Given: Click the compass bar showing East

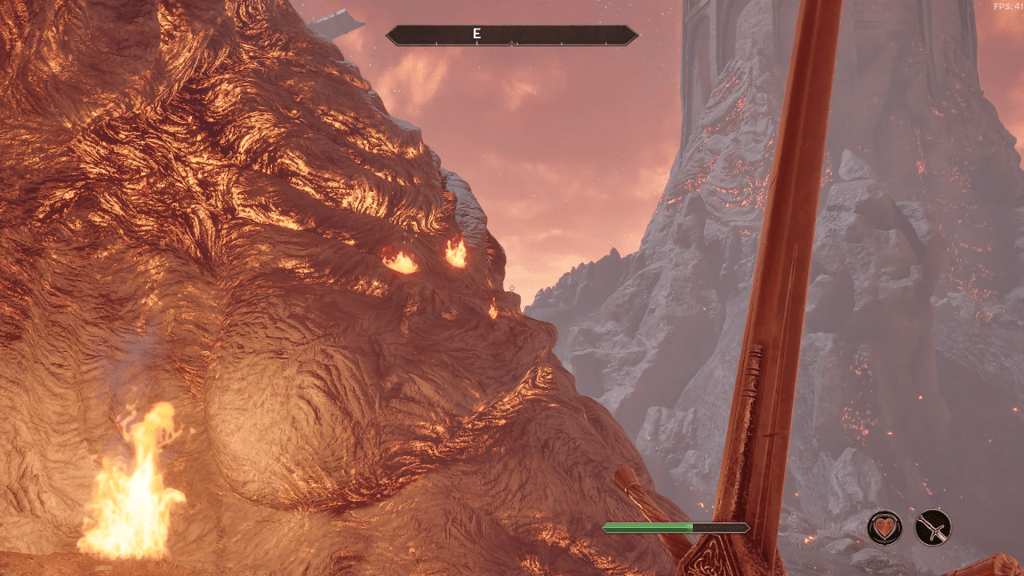Looking at the screenshot, I should [x=512, y=35].
